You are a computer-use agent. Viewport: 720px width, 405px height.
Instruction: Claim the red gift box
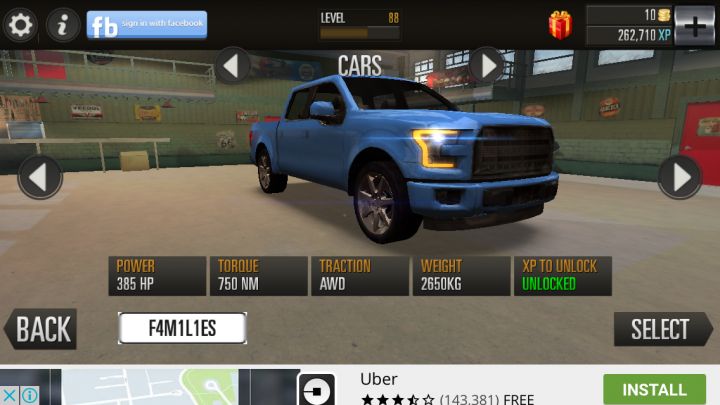coord(561,24)
